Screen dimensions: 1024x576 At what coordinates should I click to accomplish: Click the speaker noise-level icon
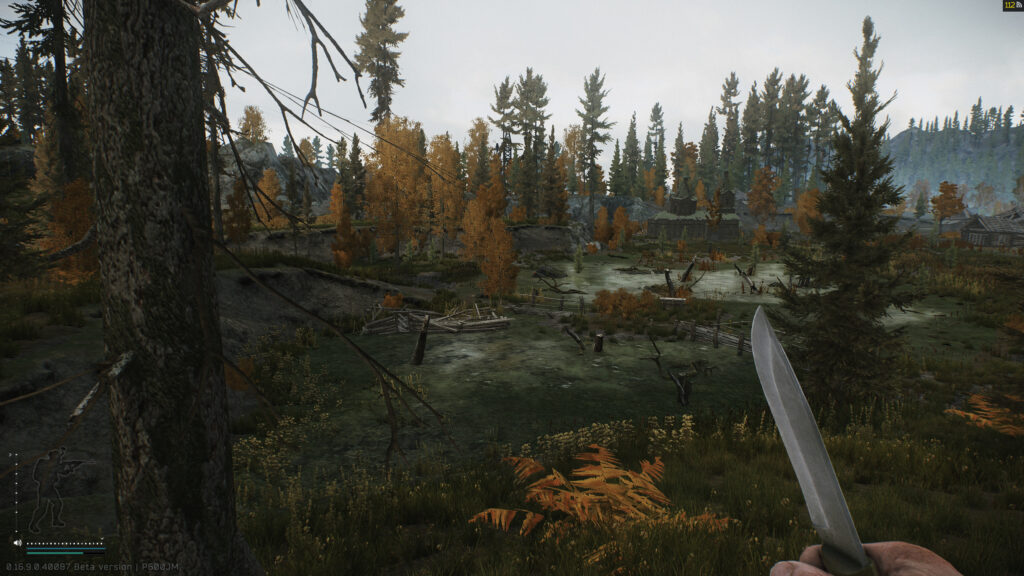(17, 543)
